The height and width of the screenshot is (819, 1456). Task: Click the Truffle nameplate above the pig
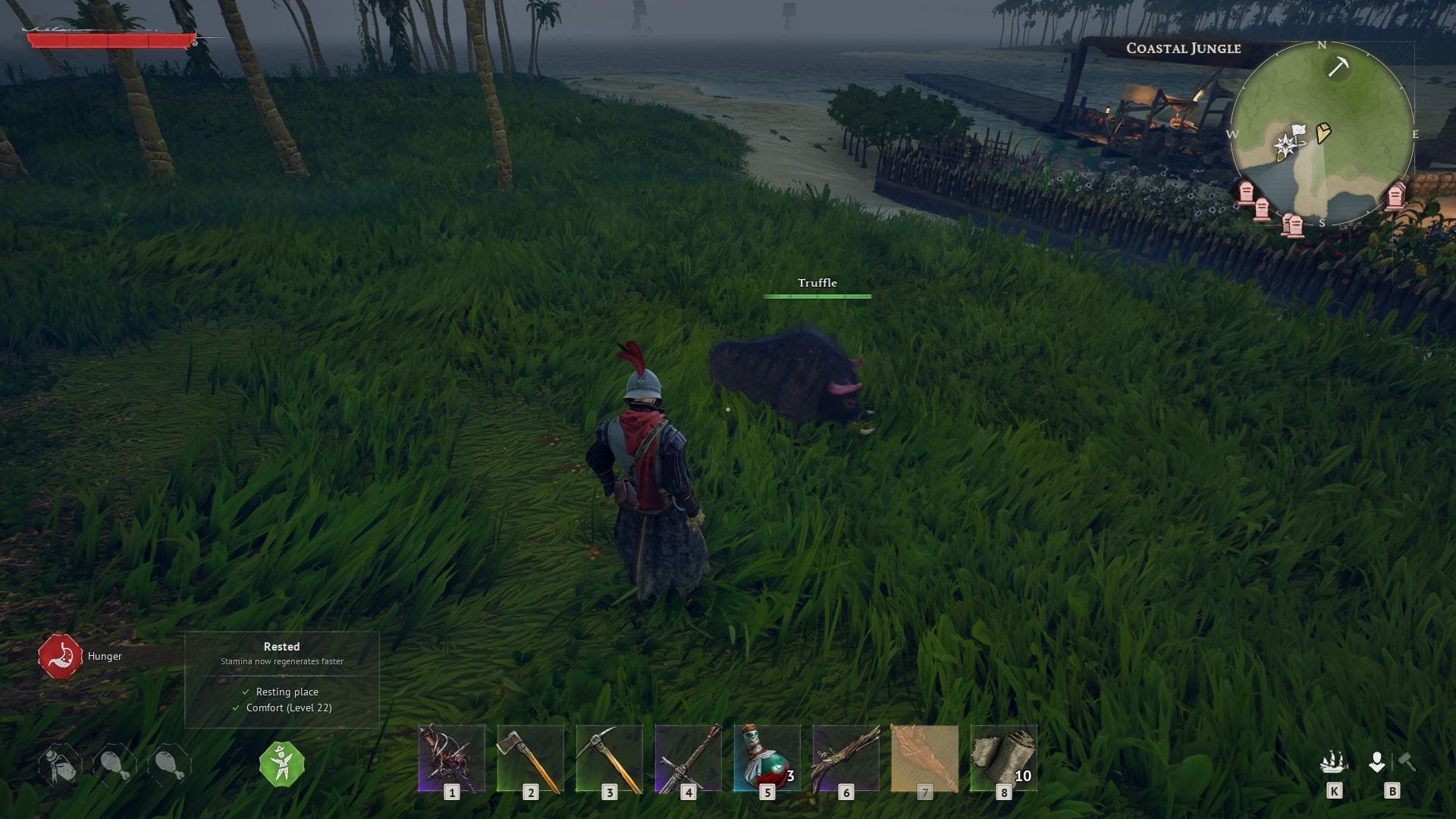click(817, 282)
